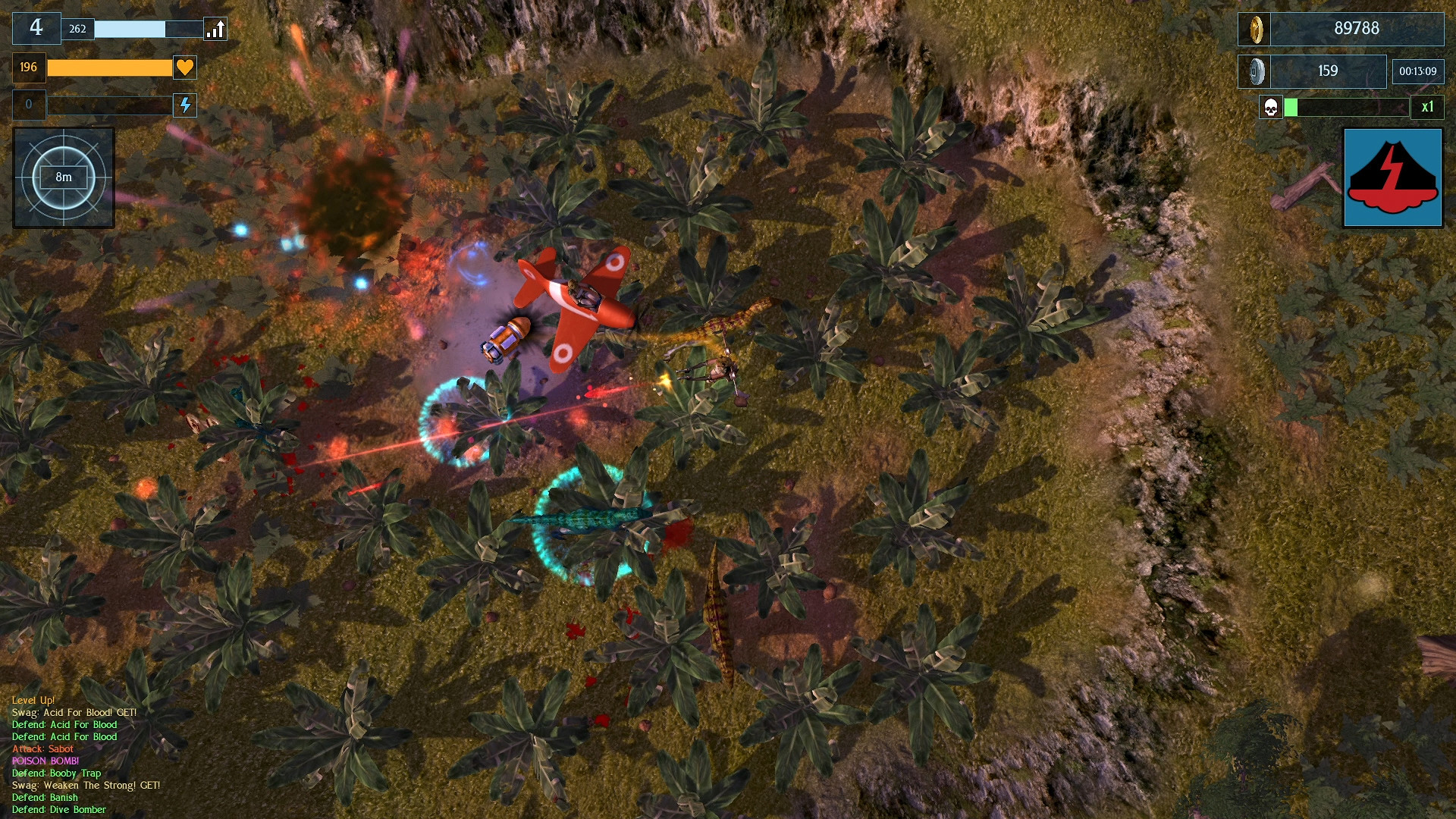Click the x1 combo multiplier label
Image resolution: width=1456 pixels, height=819 pixels.
(x=1429, y=107)
